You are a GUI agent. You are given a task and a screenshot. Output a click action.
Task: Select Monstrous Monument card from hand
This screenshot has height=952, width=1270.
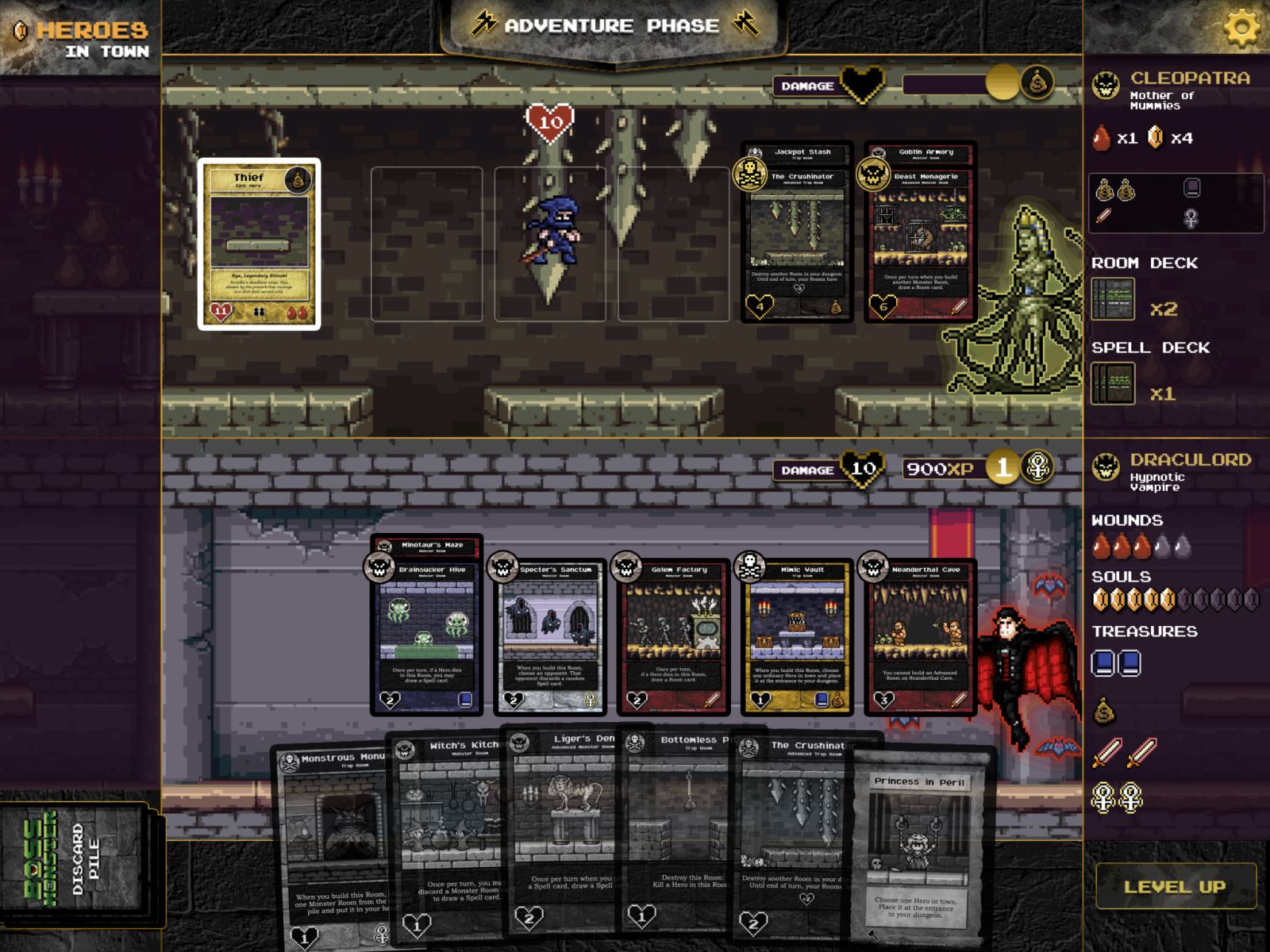[333, 849]
